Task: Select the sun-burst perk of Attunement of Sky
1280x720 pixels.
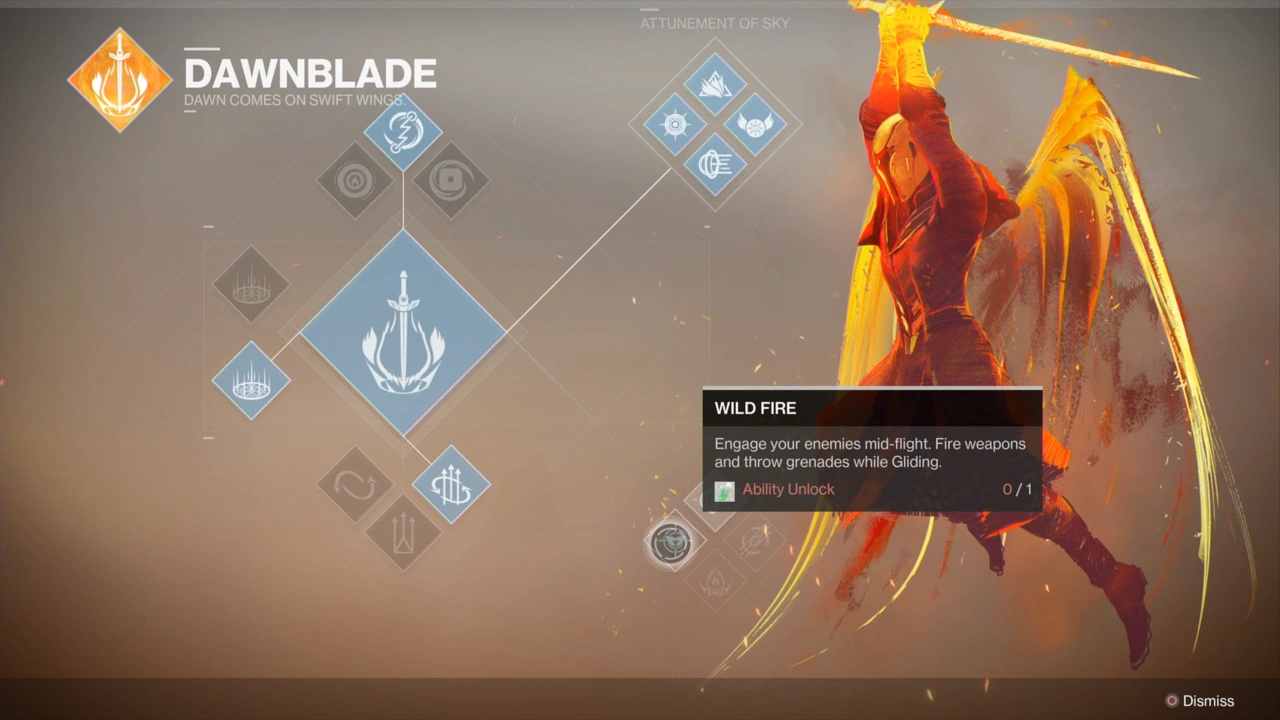Action: coord(673,123)
